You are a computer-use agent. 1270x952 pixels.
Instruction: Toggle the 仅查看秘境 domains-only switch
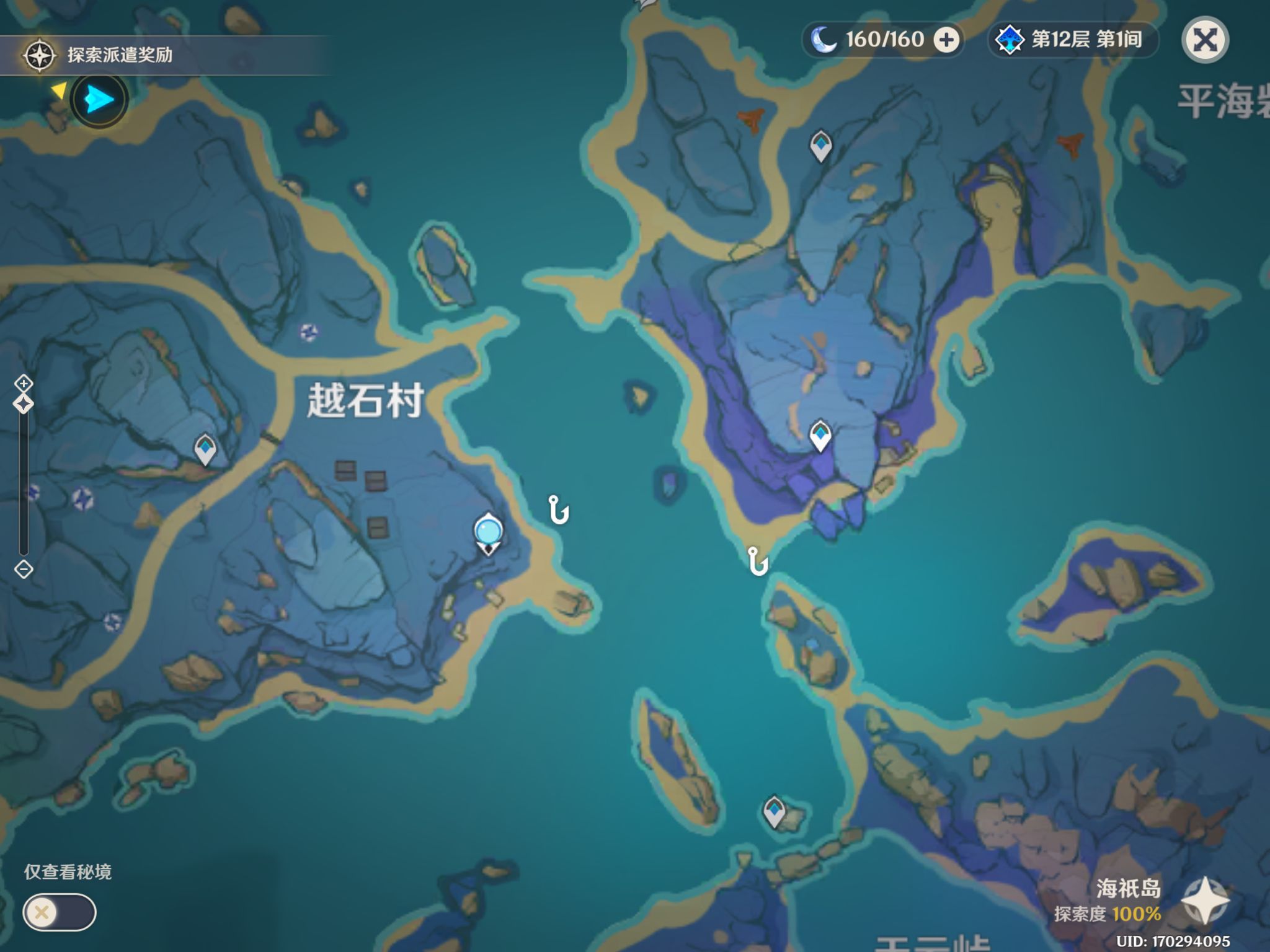[x=60, y=912]
